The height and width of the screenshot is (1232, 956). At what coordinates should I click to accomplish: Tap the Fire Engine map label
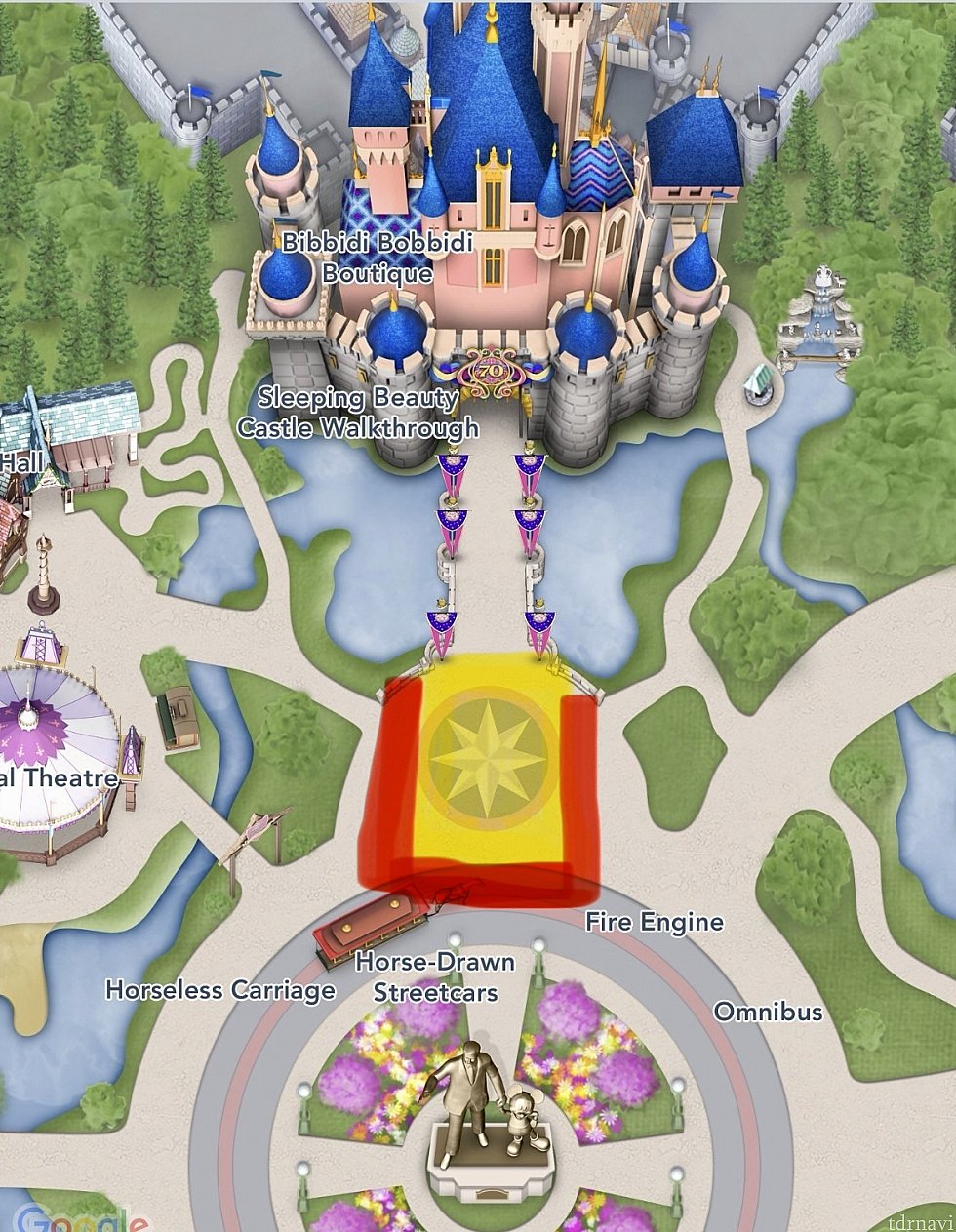tap(655, 922)
